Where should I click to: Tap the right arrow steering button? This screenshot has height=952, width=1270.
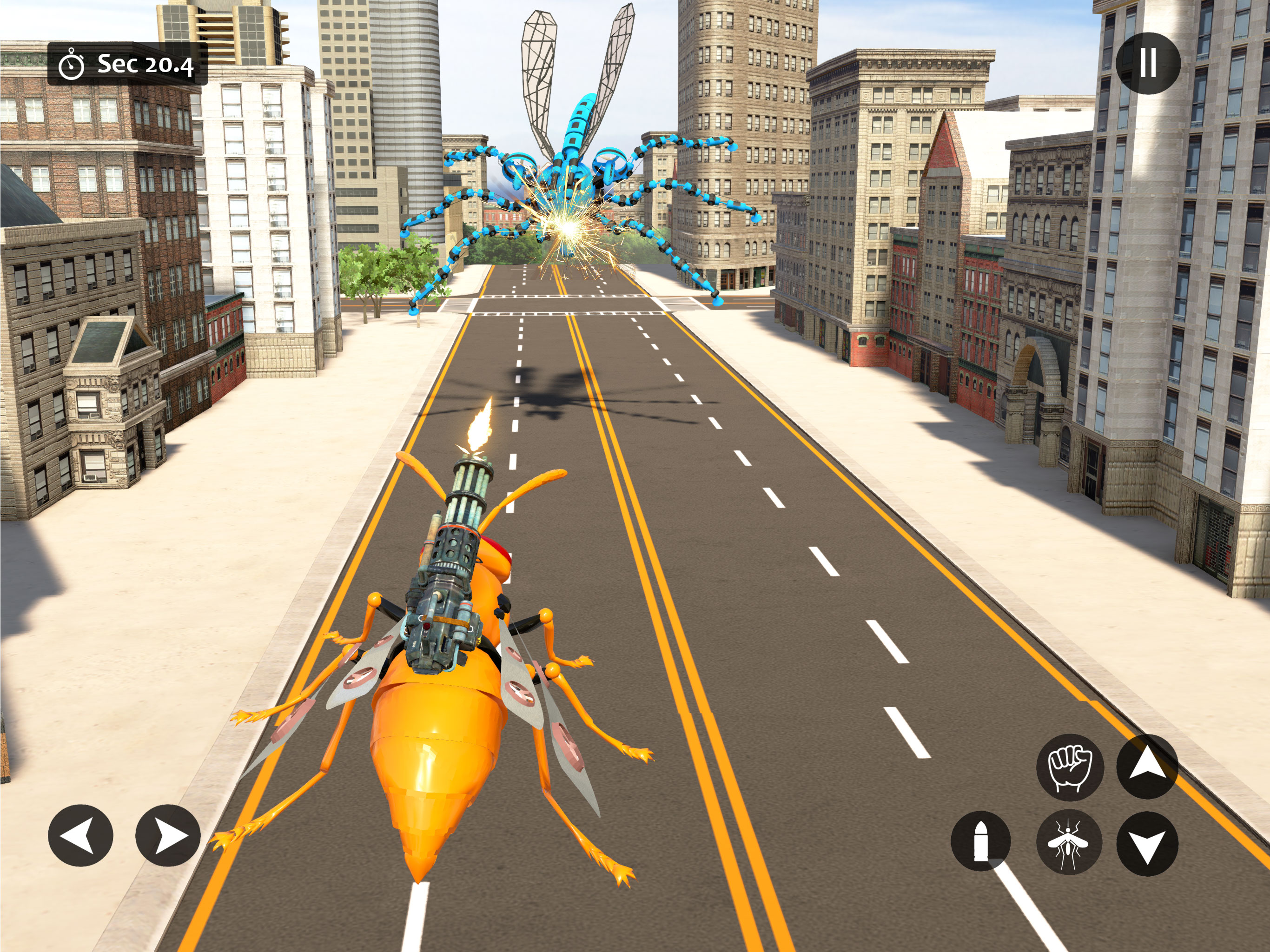168,835
